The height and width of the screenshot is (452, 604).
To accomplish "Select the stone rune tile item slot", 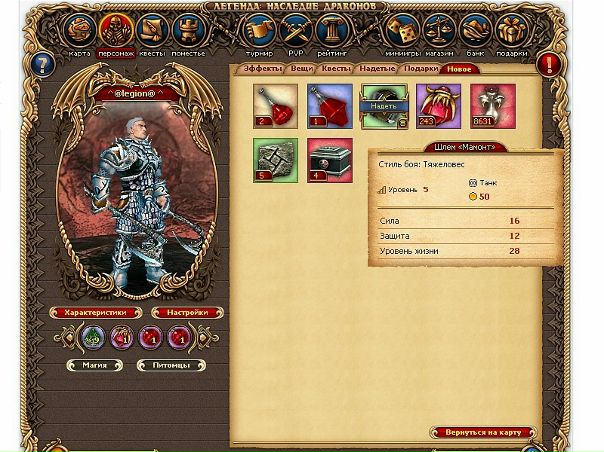I will [275, 160].
